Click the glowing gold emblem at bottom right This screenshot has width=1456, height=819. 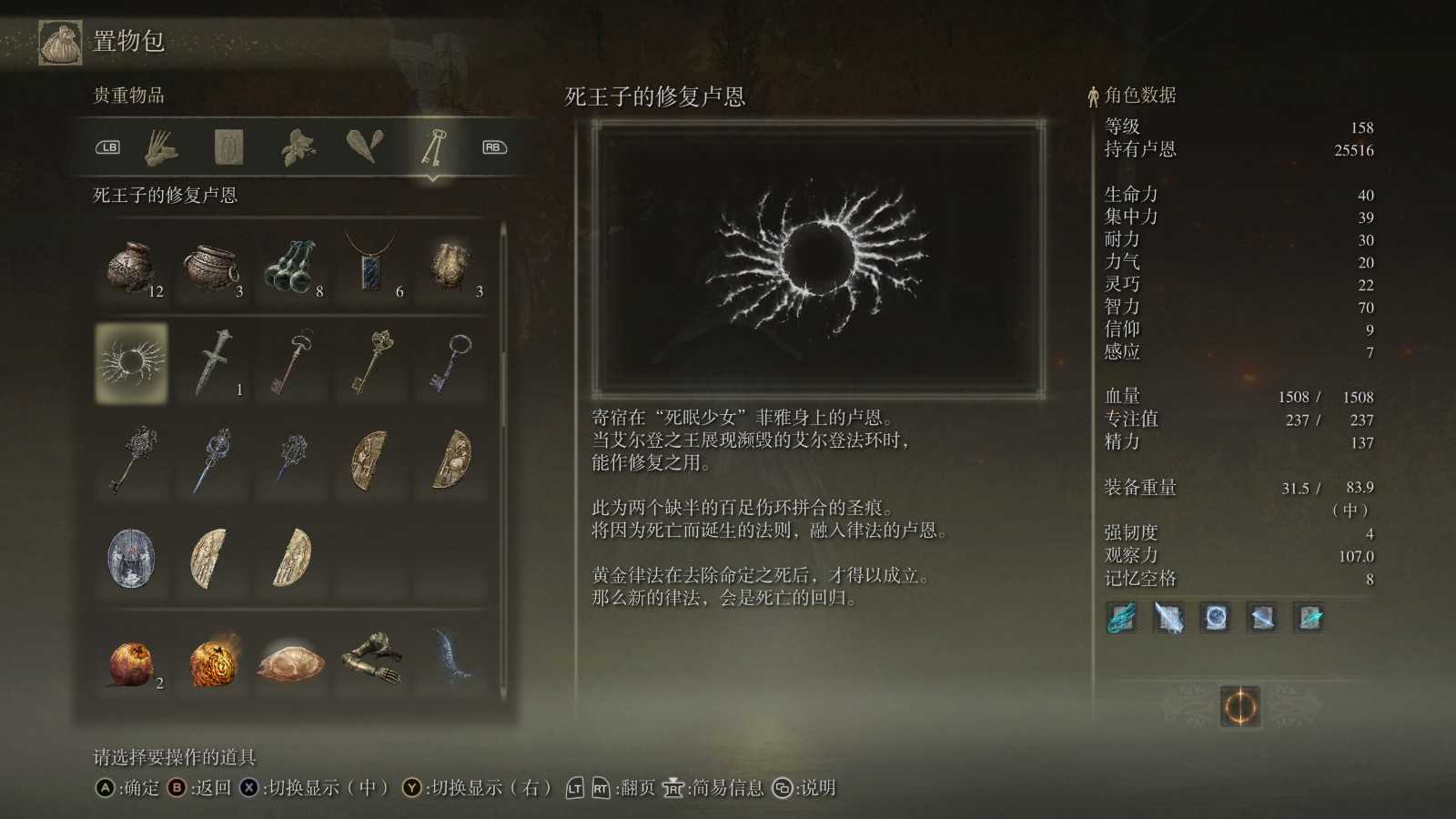(x=1243, y=706)
